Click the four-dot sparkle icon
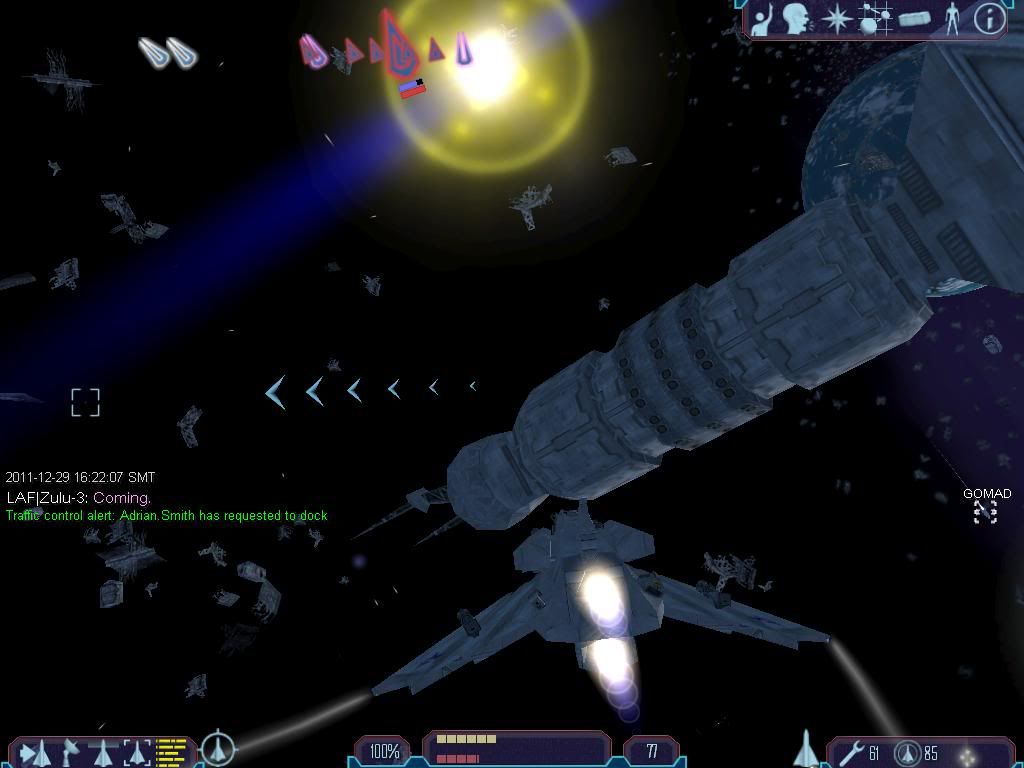 click(967, 752)
